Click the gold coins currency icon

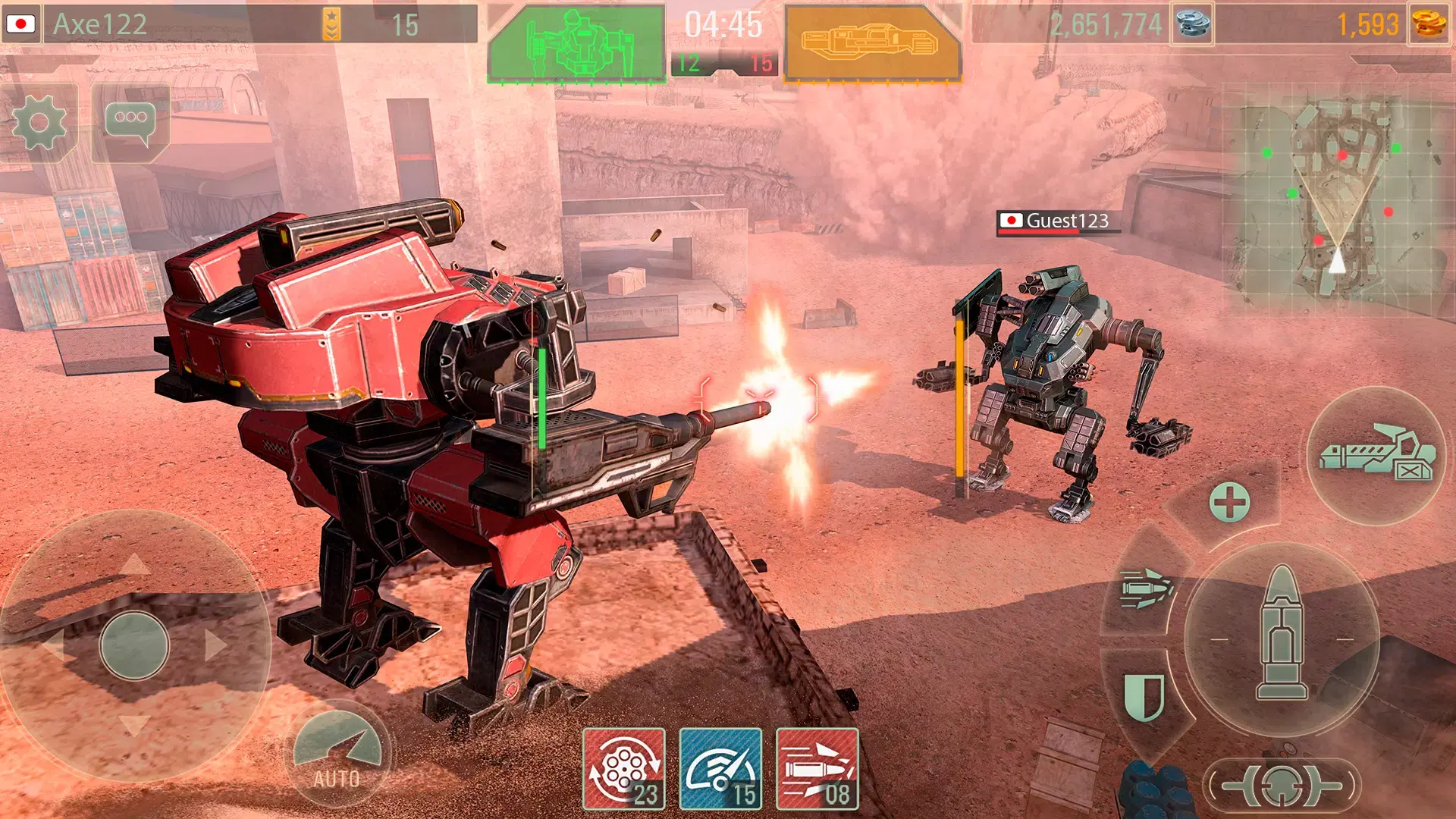click(1429, 24)
